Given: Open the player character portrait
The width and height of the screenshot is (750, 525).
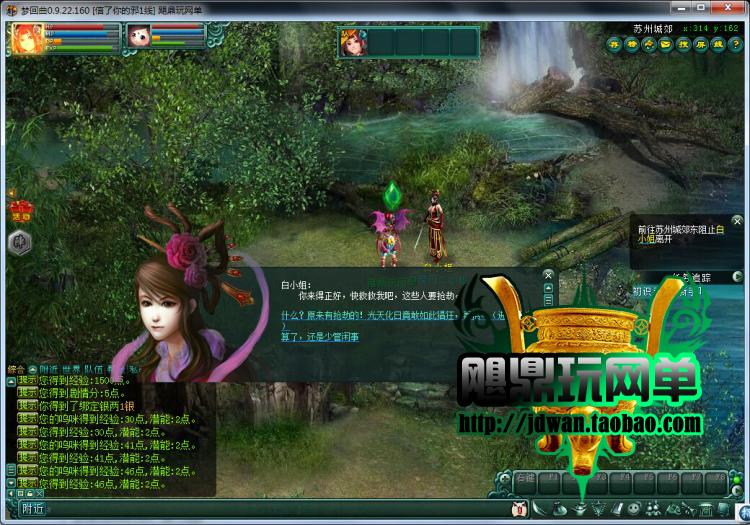Looking at the screenshot, I should (25, 38).
